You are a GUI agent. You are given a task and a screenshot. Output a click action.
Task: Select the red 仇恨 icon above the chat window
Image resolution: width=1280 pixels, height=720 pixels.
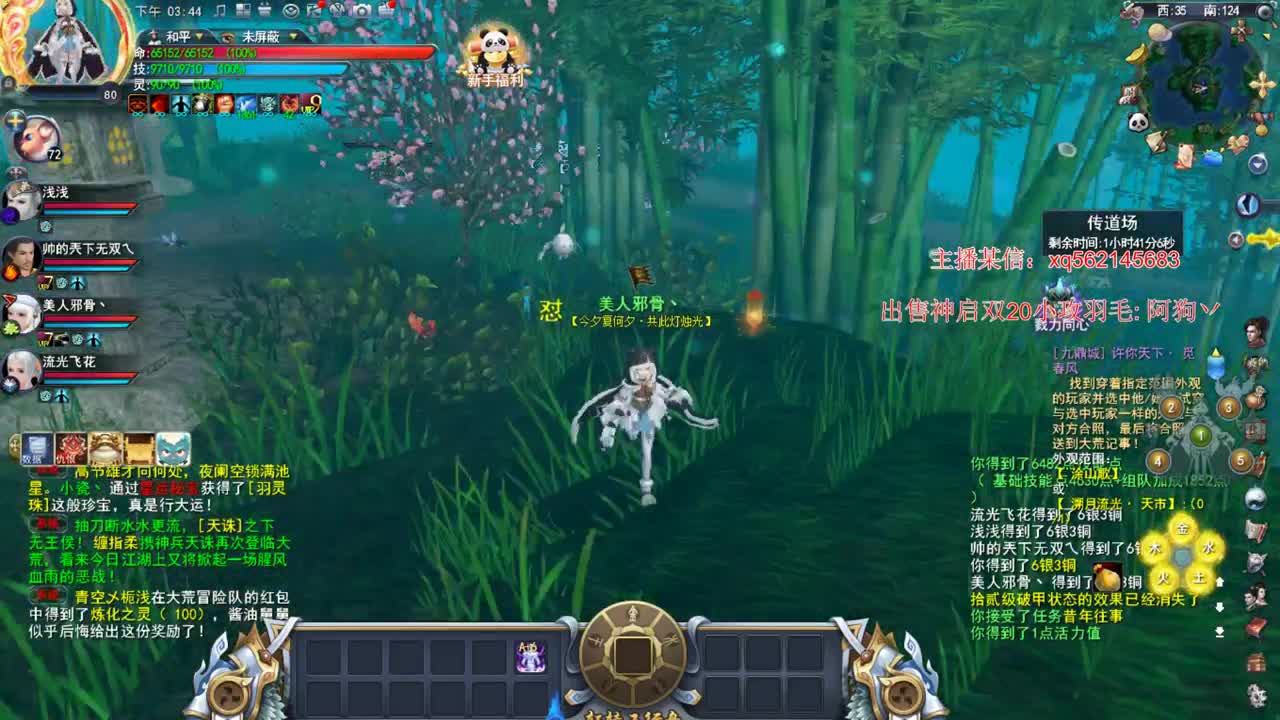(x=70, y=448)
